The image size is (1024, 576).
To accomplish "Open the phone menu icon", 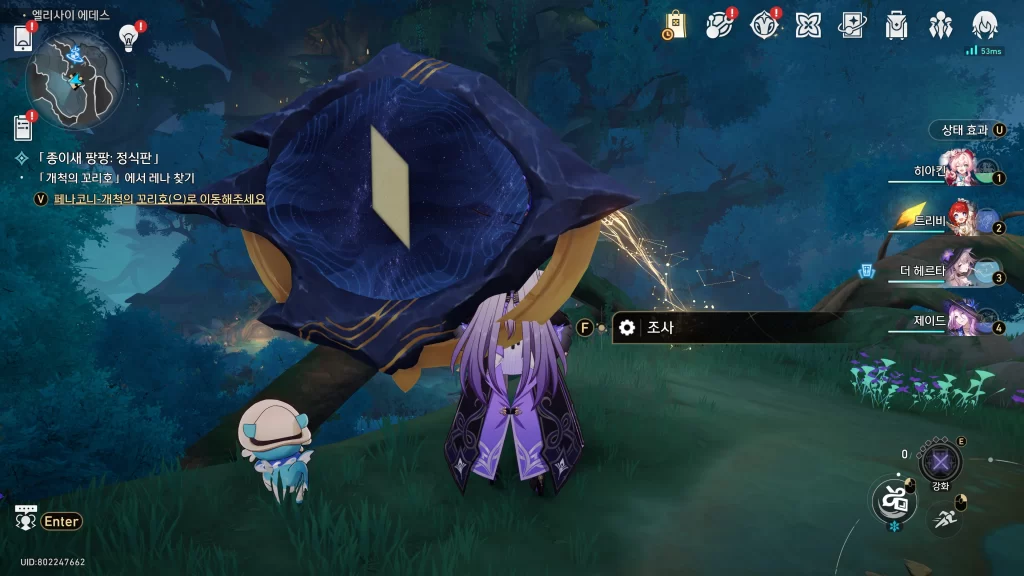I will tap(24, 38).
